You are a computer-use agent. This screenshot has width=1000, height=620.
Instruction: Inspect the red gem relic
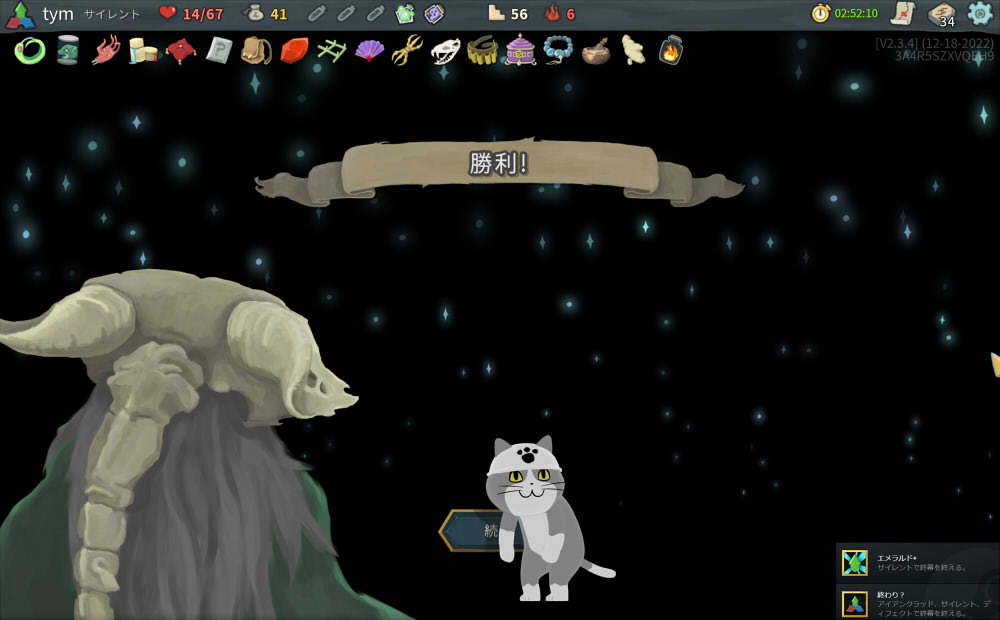pos(294,50)
